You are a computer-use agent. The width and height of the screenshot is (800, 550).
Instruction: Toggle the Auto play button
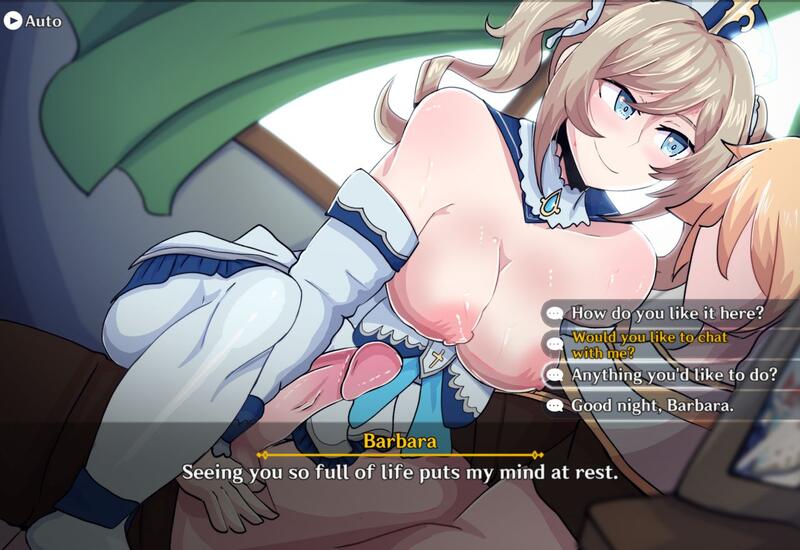pos(32,20)
